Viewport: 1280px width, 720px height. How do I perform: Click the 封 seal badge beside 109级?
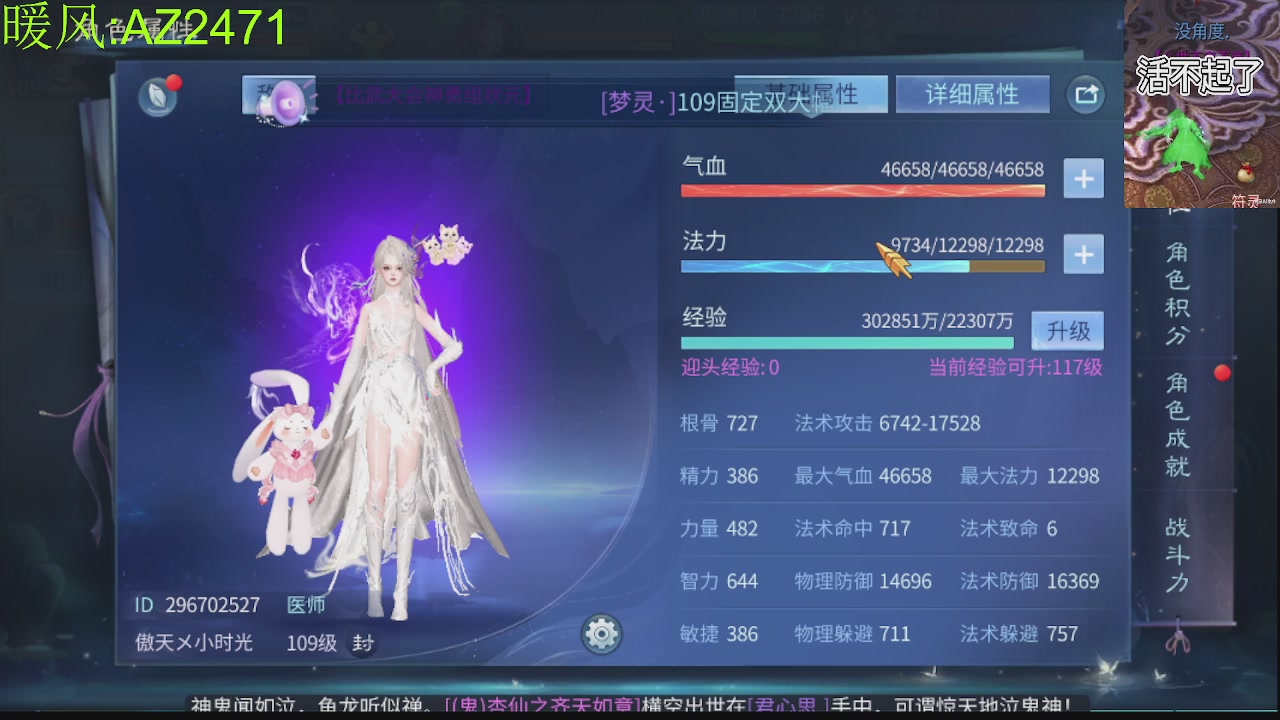point(362,644)
